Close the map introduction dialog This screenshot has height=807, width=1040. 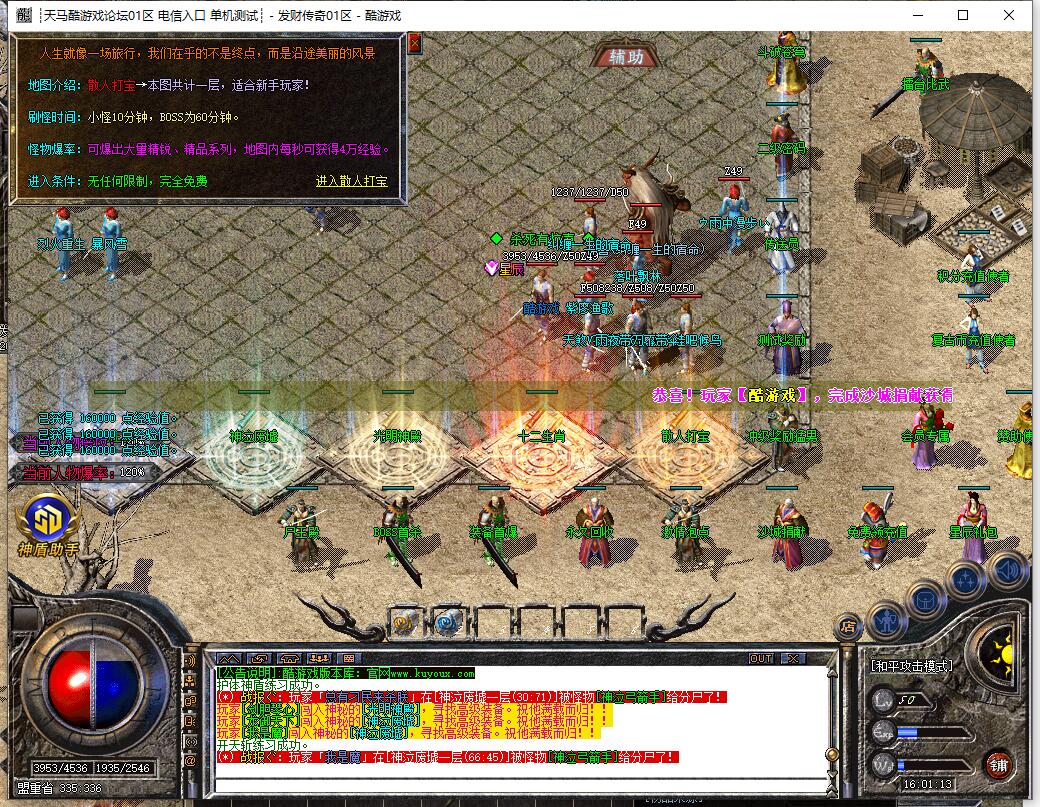[414, 42]
